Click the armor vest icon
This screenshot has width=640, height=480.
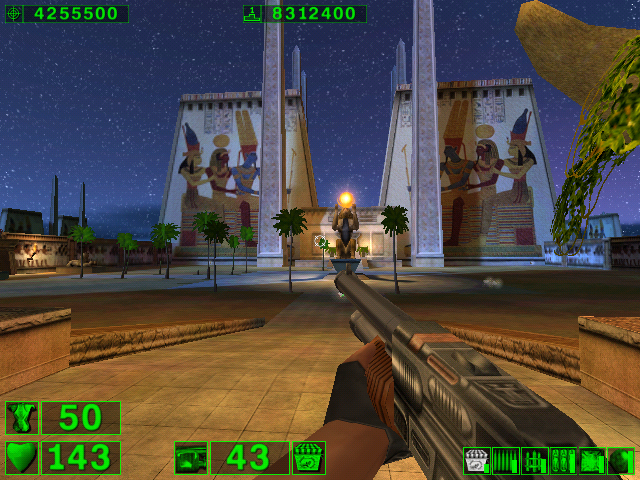(x=20, y=418)
